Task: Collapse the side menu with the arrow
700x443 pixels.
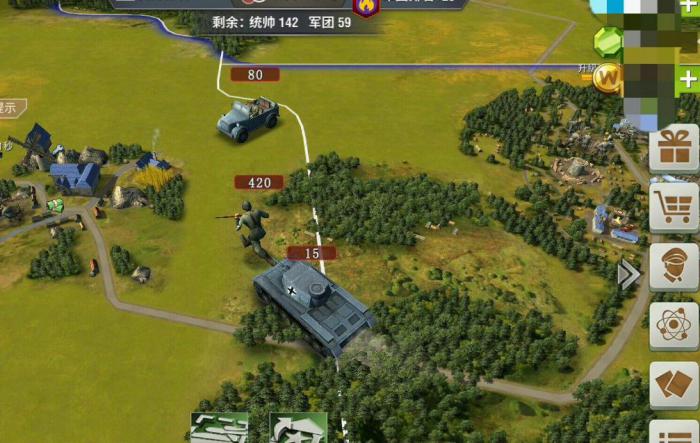Action: pyautogui.click(x=629, y=274)
